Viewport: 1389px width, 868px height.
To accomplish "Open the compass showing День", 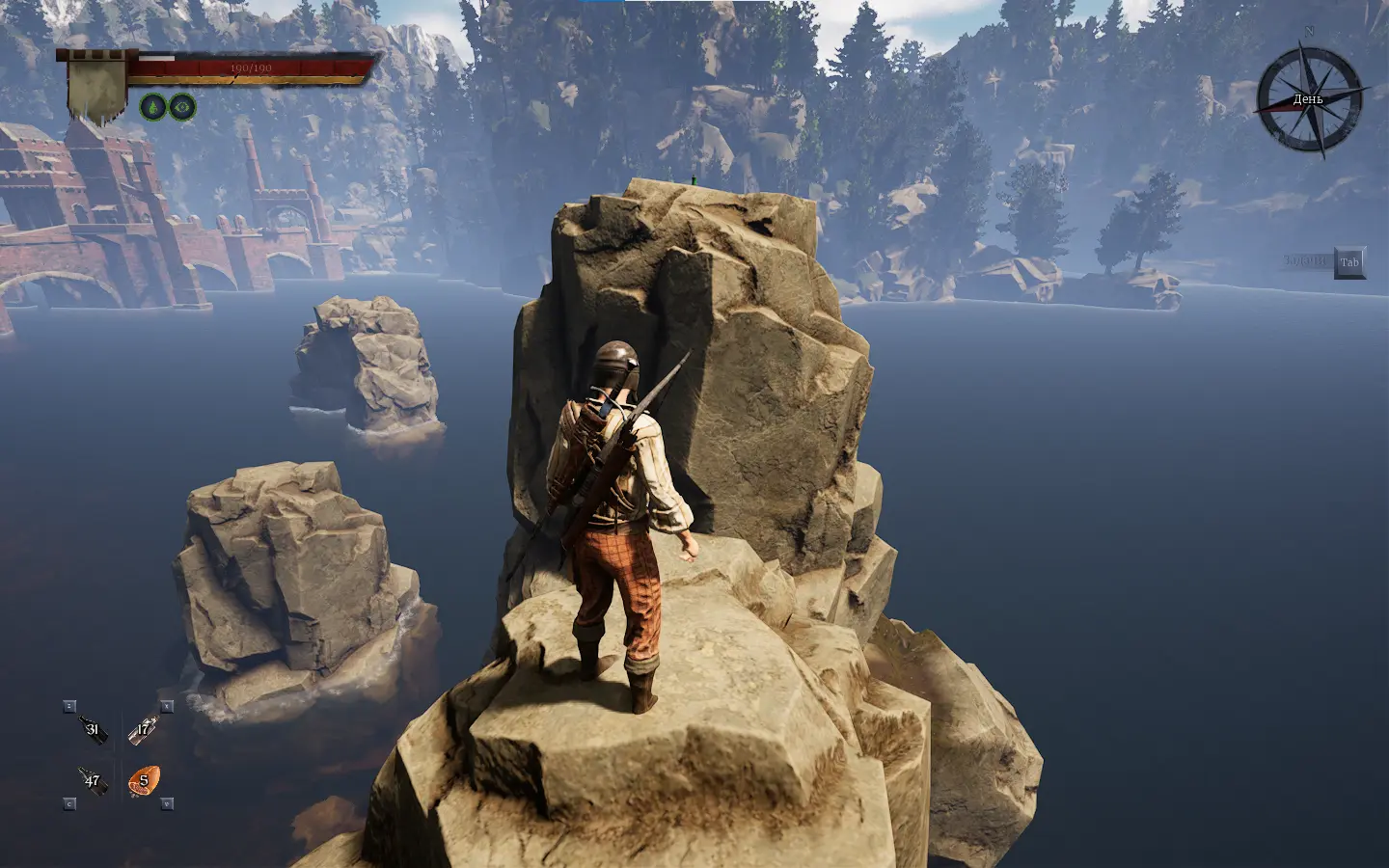I will coord(1308,99).
